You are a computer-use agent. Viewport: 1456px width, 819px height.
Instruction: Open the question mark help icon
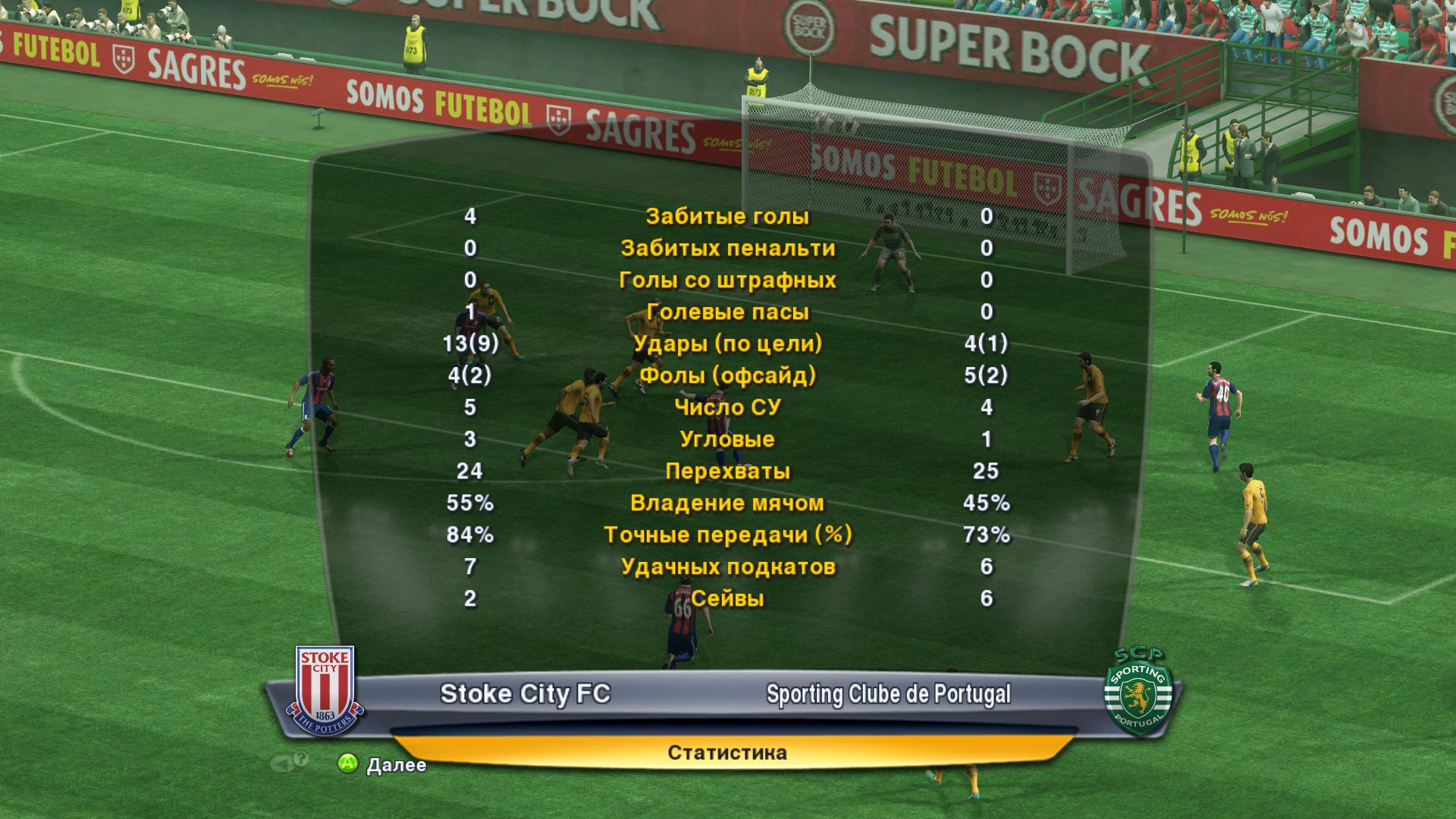coord(300,760)
